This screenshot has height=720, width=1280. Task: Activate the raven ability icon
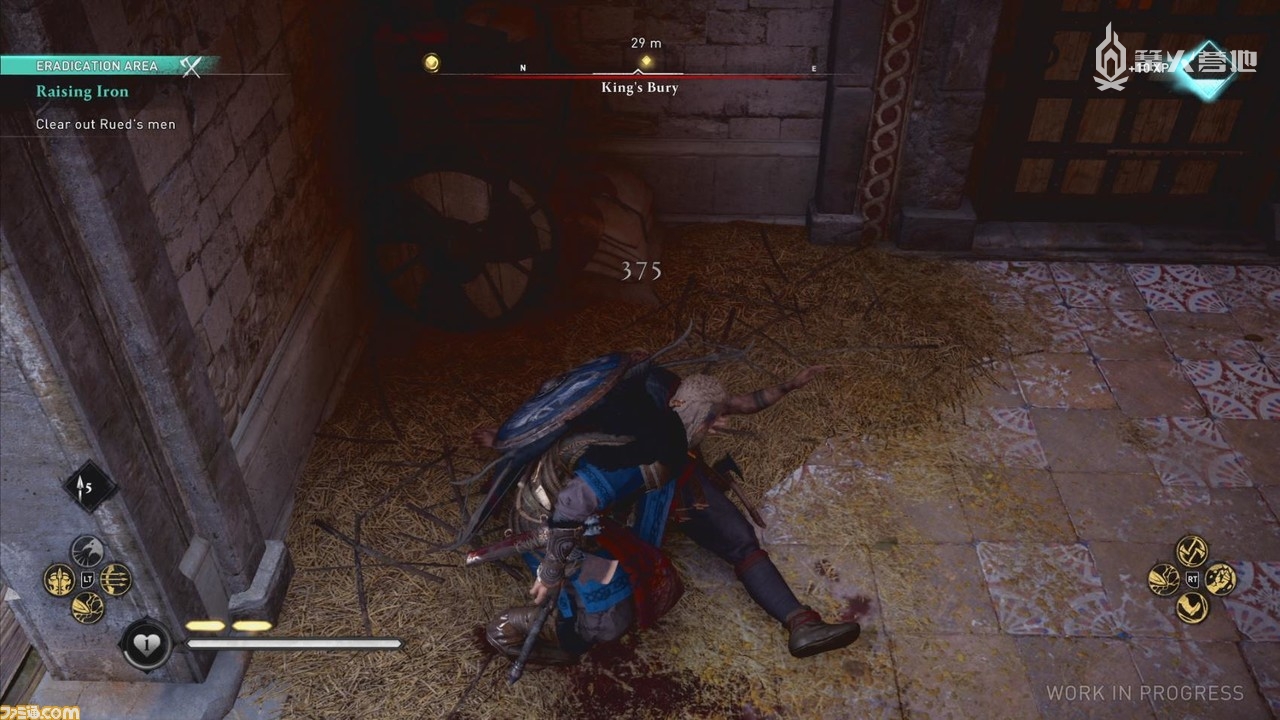click(88, 552)
